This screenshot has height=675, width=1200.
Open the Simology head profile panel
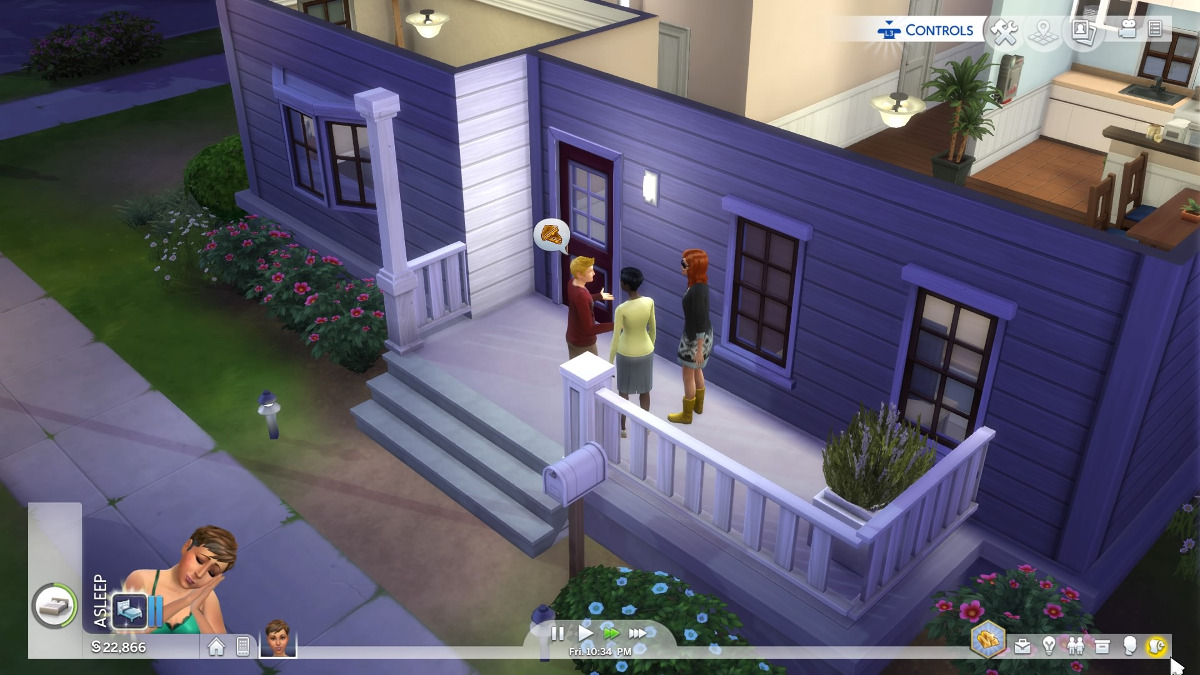click(x=1130, y=646)
